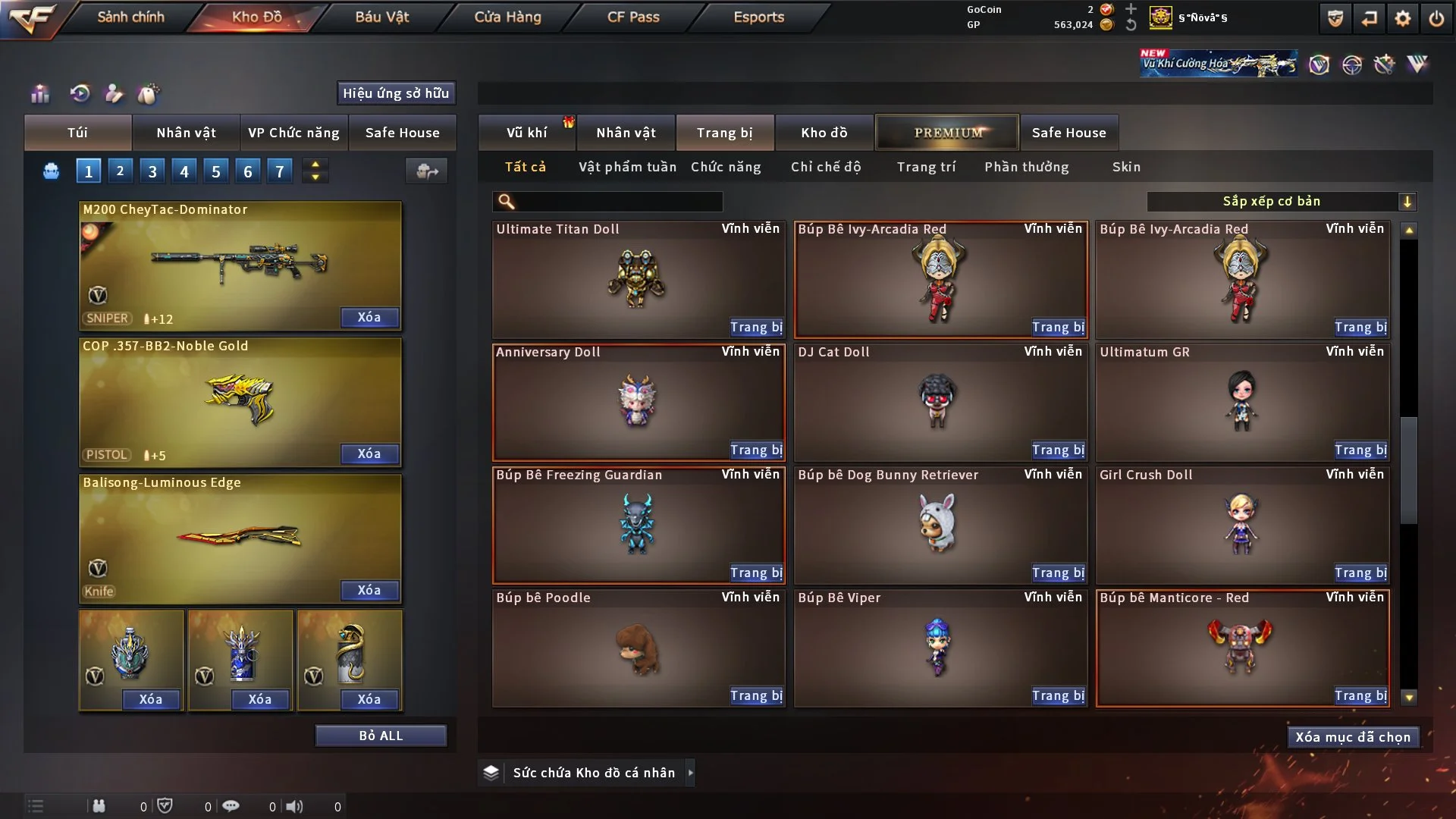Viewport: 1456px width, 819px height.
Task: Go to the Cửa Hàng shop
Action: coord(507,17)
